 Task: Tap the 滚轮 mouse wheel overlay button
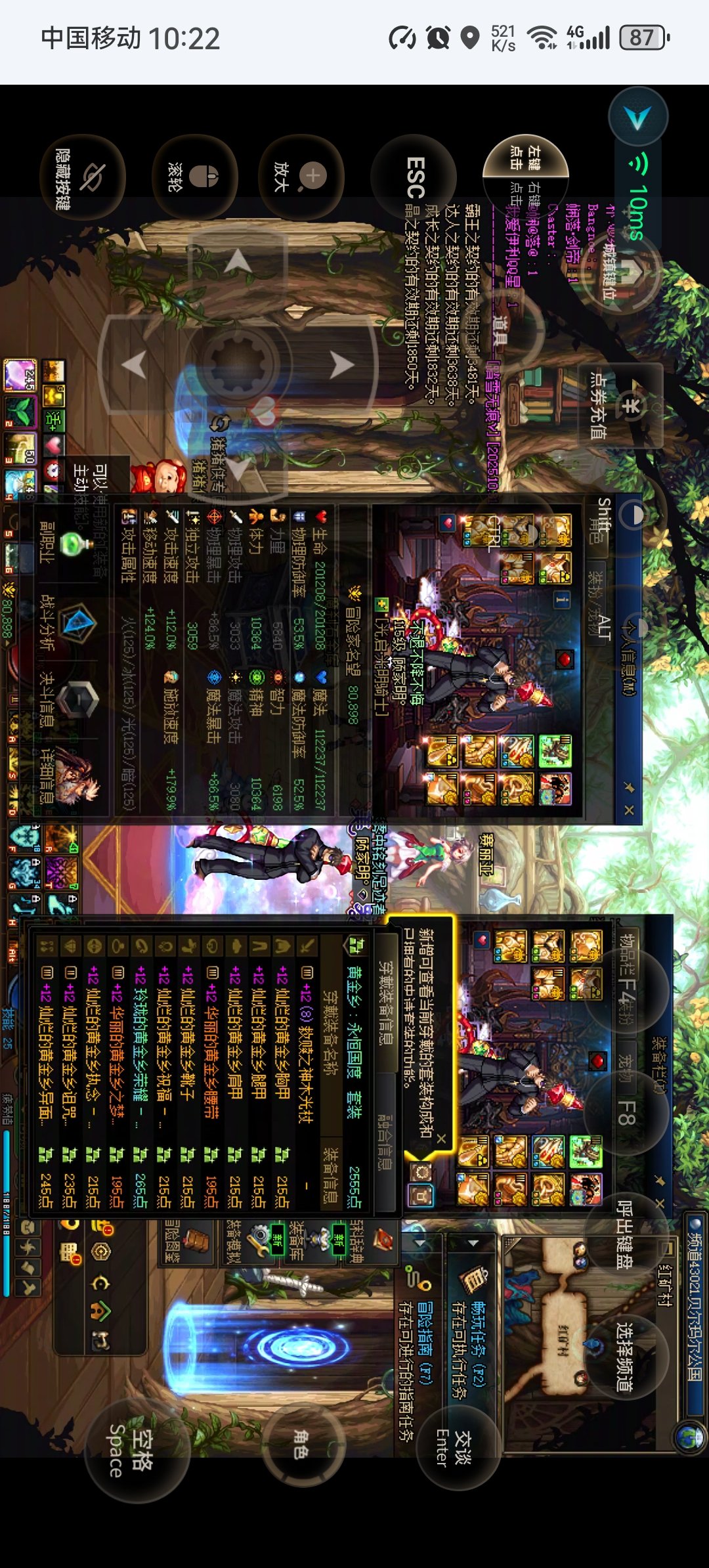(195, 177)
